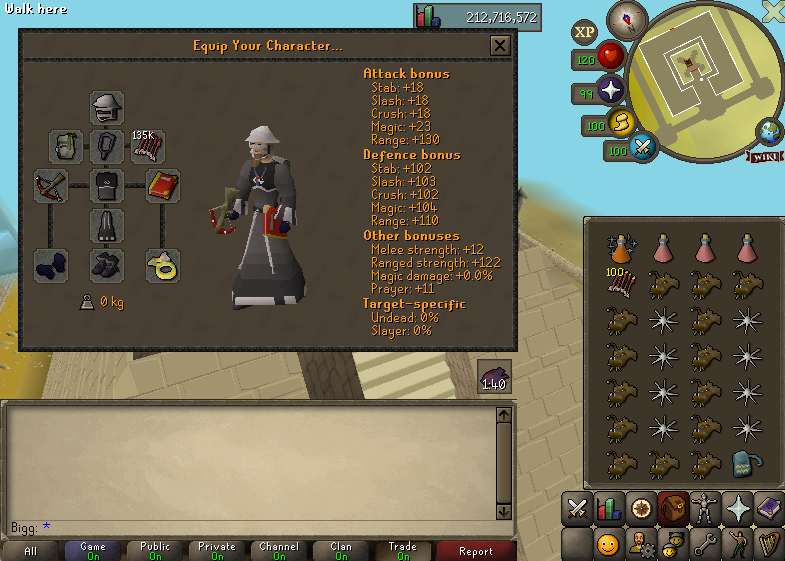Toggle the XP drops button
This screenshot has width=785, height=561.
(585, 32)
